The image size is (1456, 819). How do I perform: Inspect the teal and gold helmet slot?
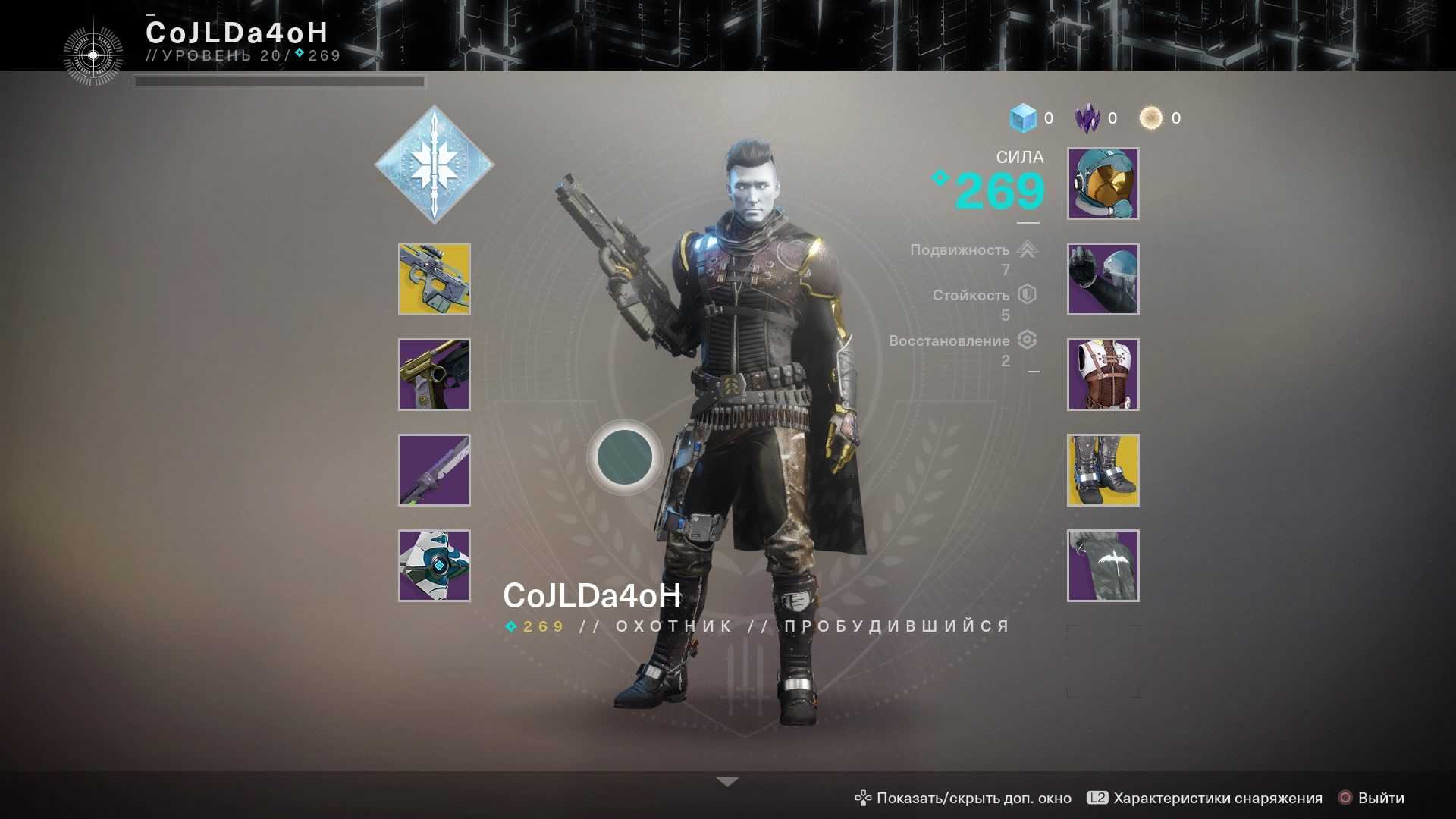point(1103,184)
